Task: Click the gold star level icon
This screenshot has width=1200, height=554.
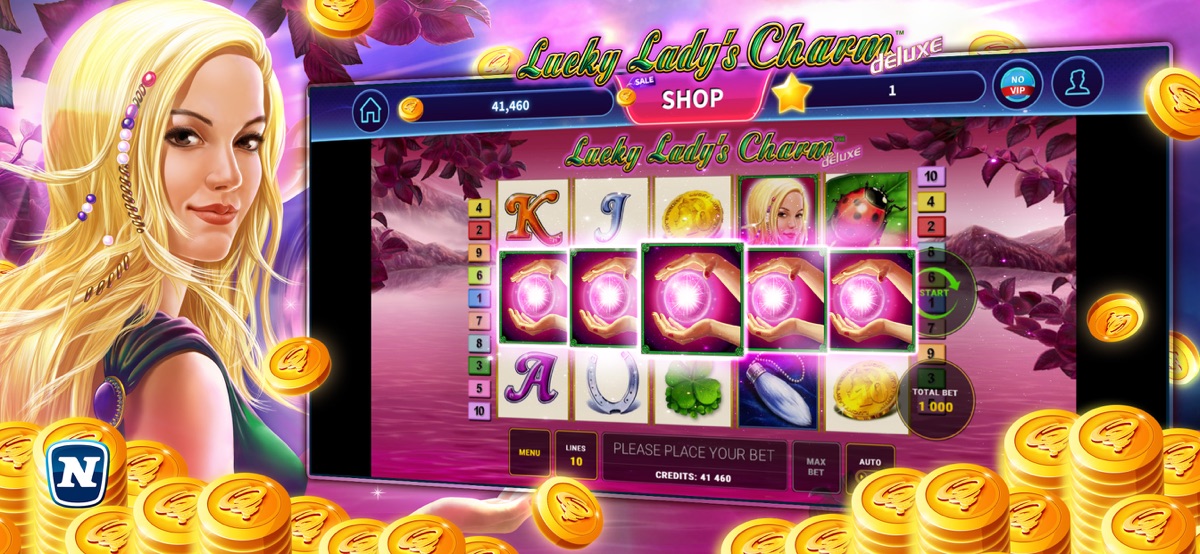Action: pos(792,93)
